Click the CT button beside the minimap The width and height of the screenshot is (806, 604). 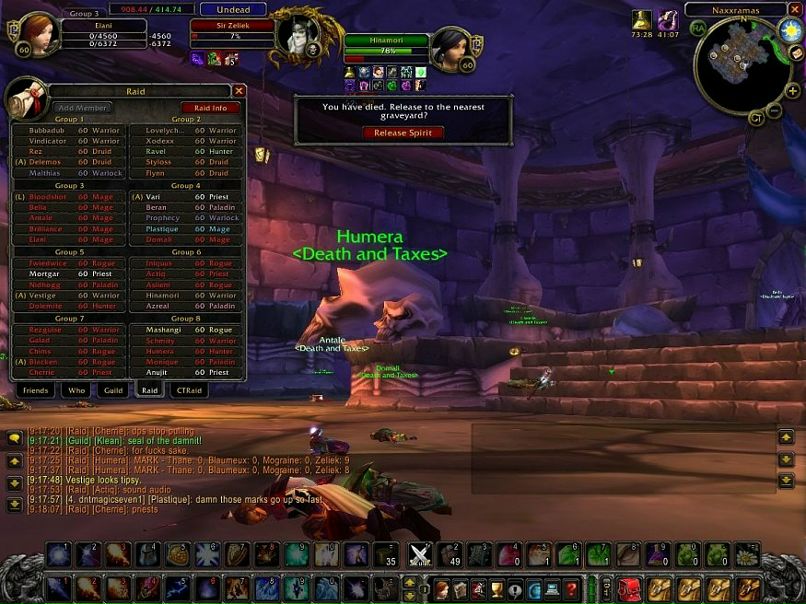pos(755,118)
